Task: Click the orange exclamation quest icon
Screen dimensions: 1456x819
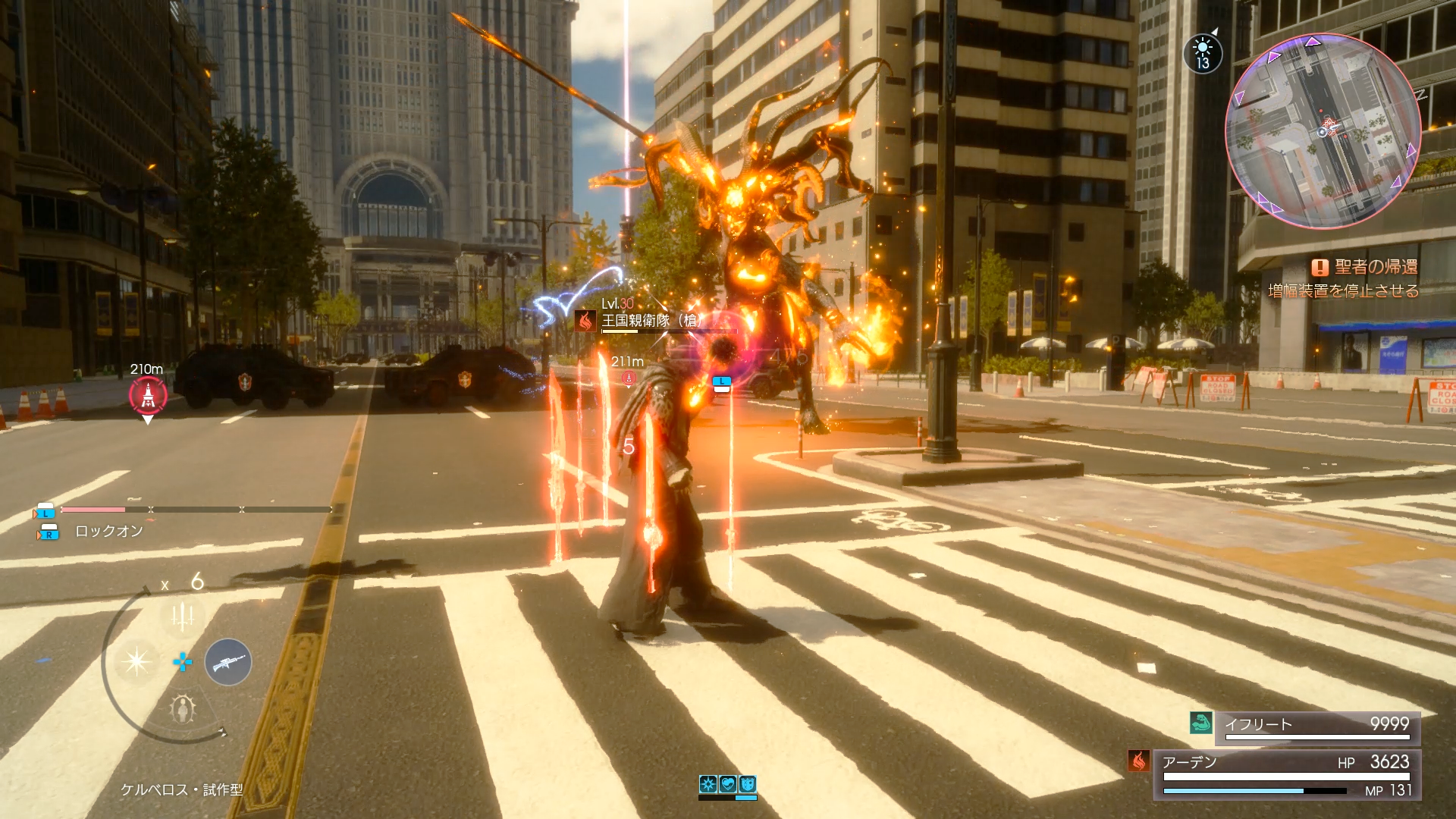Action: click(x=1319, y=267)
